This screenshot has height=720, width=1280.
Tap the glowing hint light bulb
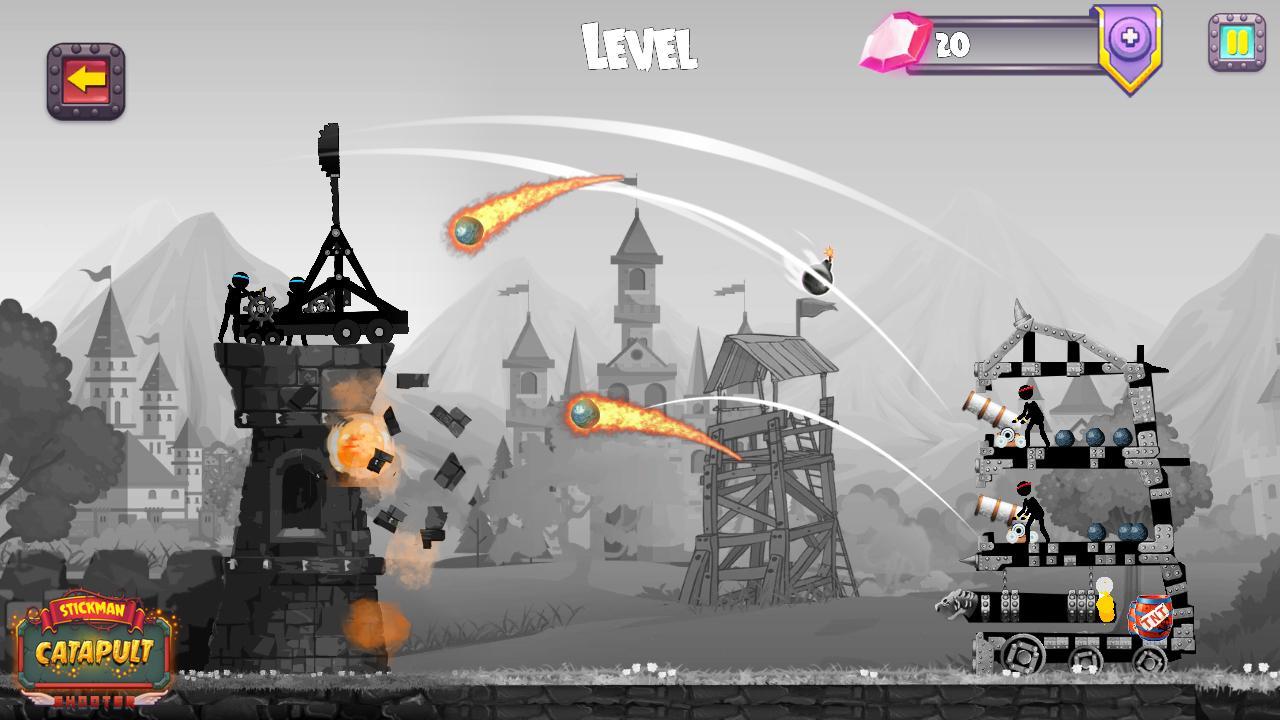(x=1106, y=600)
